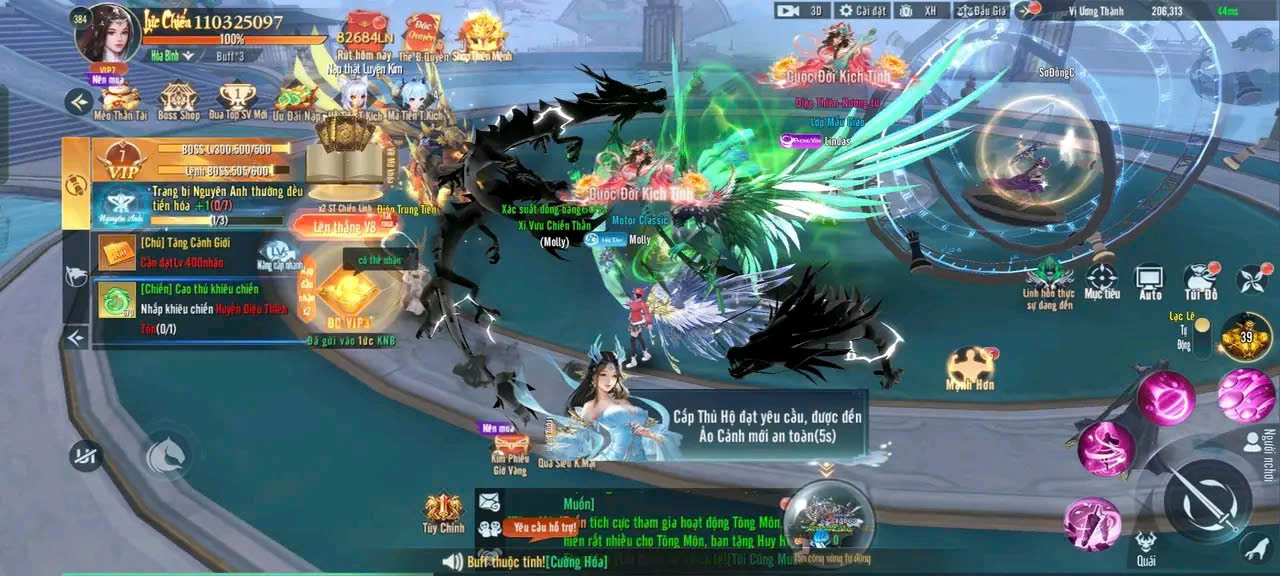Open the Tùy Chỉnh customization icon
The width and height of the screenshot is (1280, 576).
[444, 513]
